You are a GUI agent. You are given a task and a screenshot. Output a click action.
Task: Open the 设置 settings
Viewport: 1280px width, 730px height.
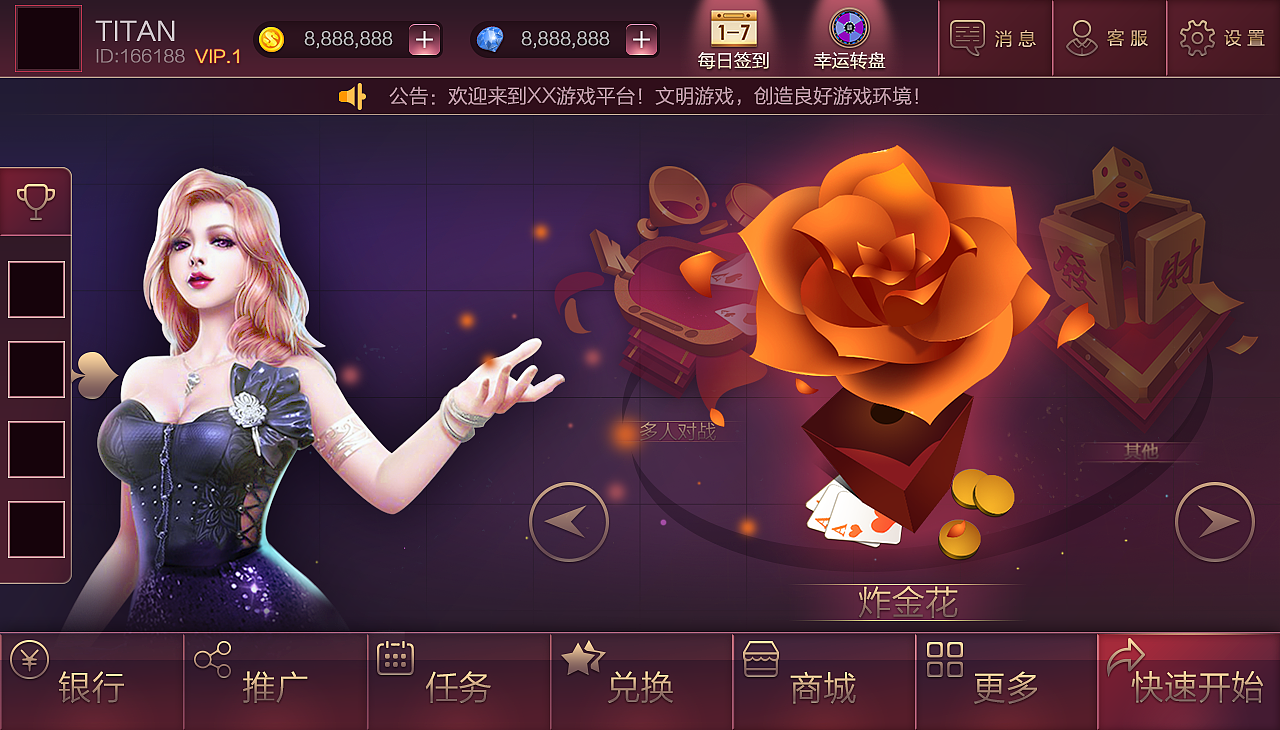[1223, 38]
